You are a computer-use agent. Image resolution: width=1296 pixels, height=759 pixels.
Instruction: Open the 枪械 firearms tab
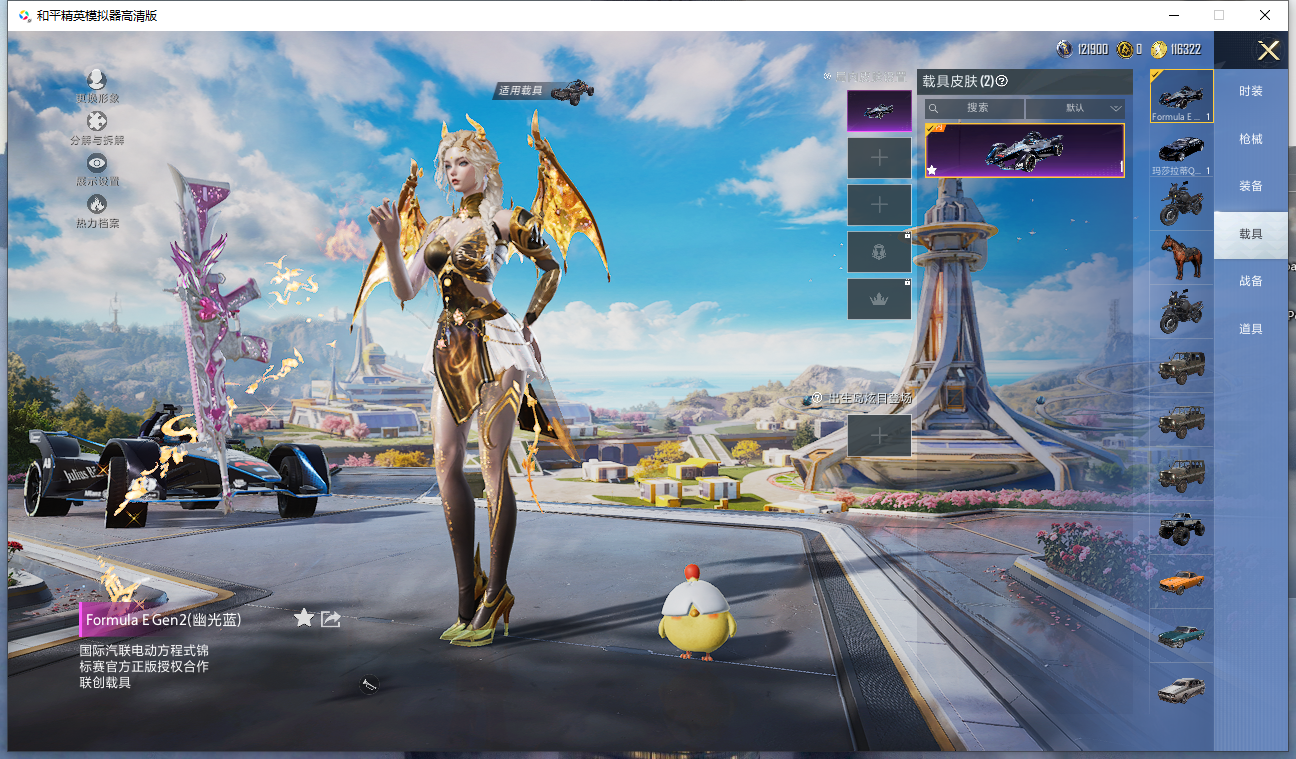(x=1250, y=139)
